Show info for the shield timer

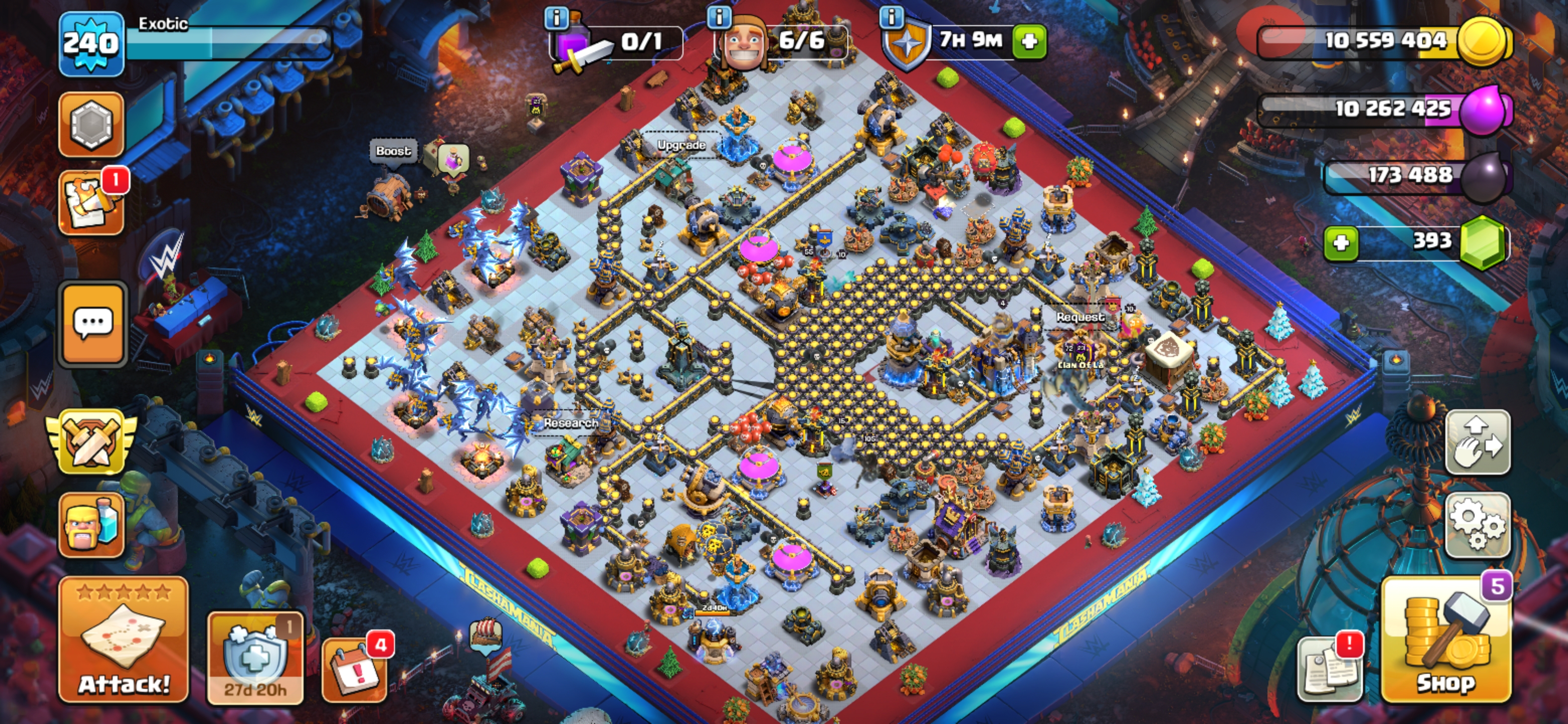click(892, 17)
